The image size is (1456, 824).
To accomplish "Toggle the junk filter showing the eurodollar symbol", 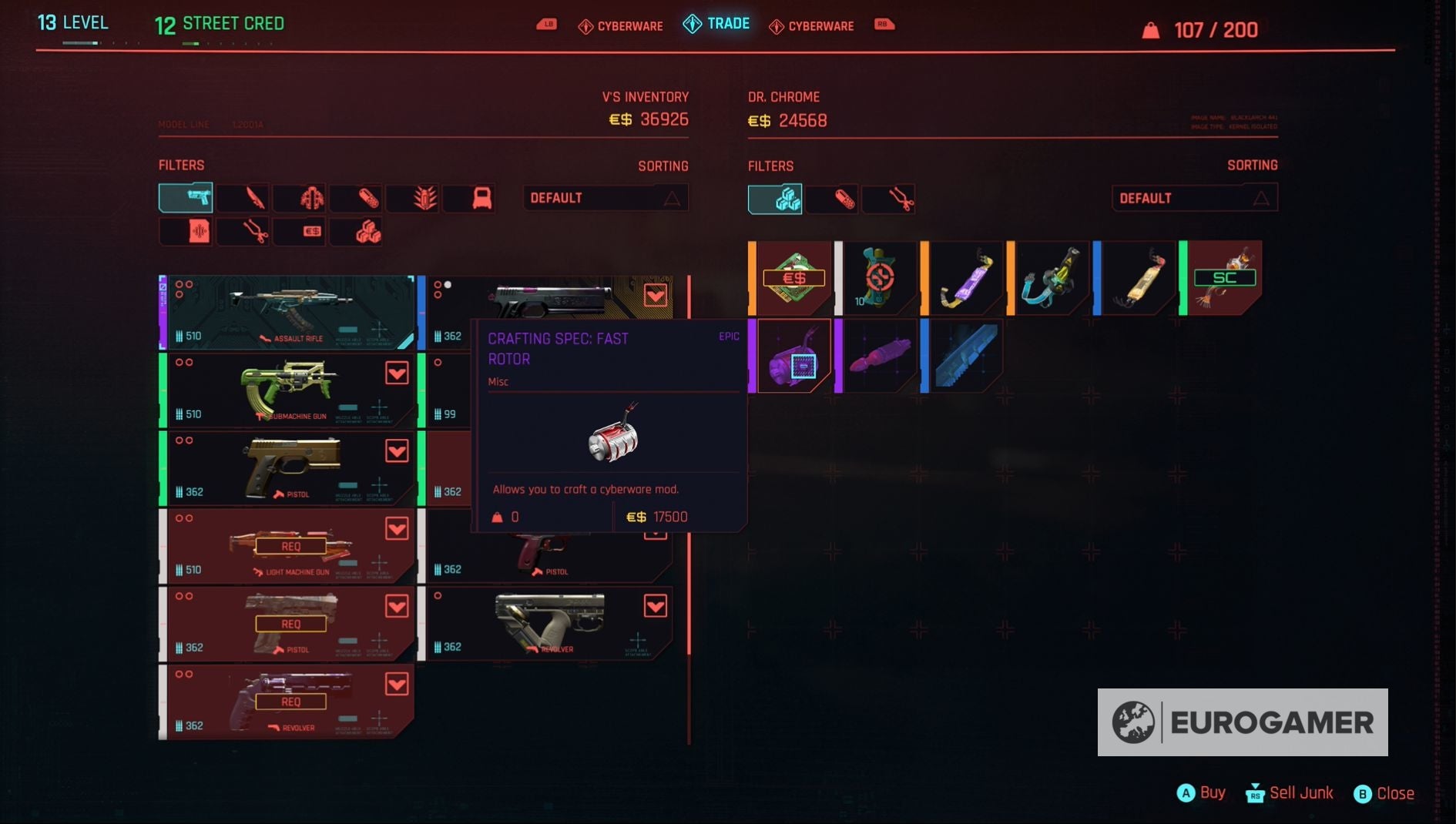I will 300,231.
